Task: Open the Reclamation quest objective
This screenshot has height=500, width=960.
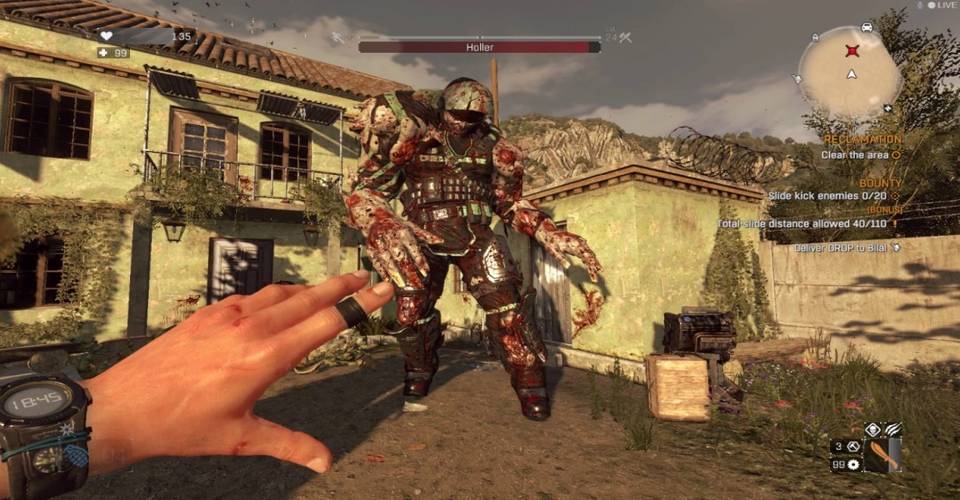Action: [x=862, y=139]
